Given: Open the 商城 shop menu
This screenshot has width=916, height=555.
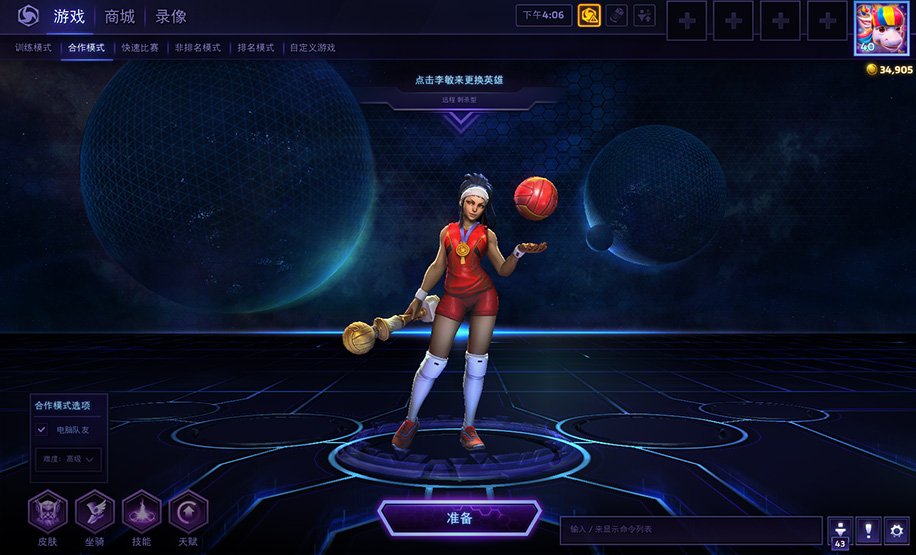Looking at the screenshot, I should tap(120, 16).
